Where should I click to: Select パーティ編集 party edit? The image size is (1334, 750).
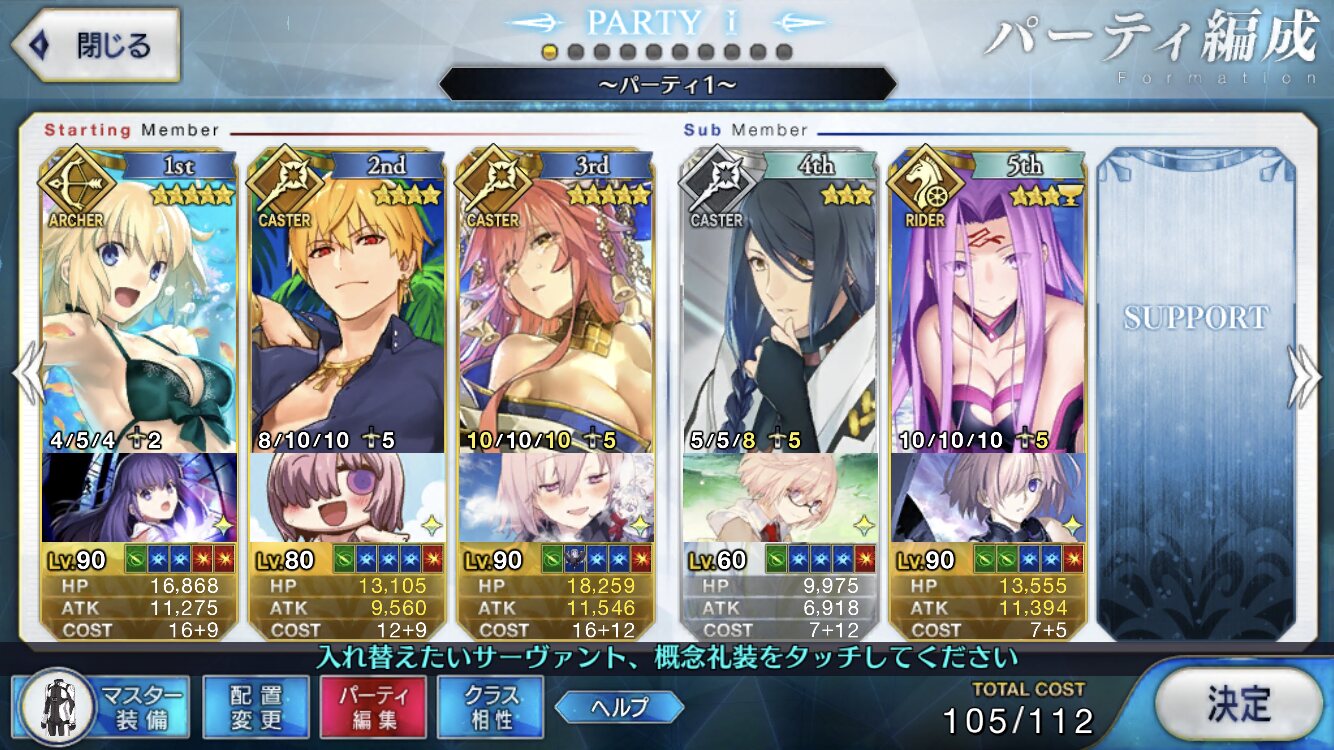click(x=373, y=707)
